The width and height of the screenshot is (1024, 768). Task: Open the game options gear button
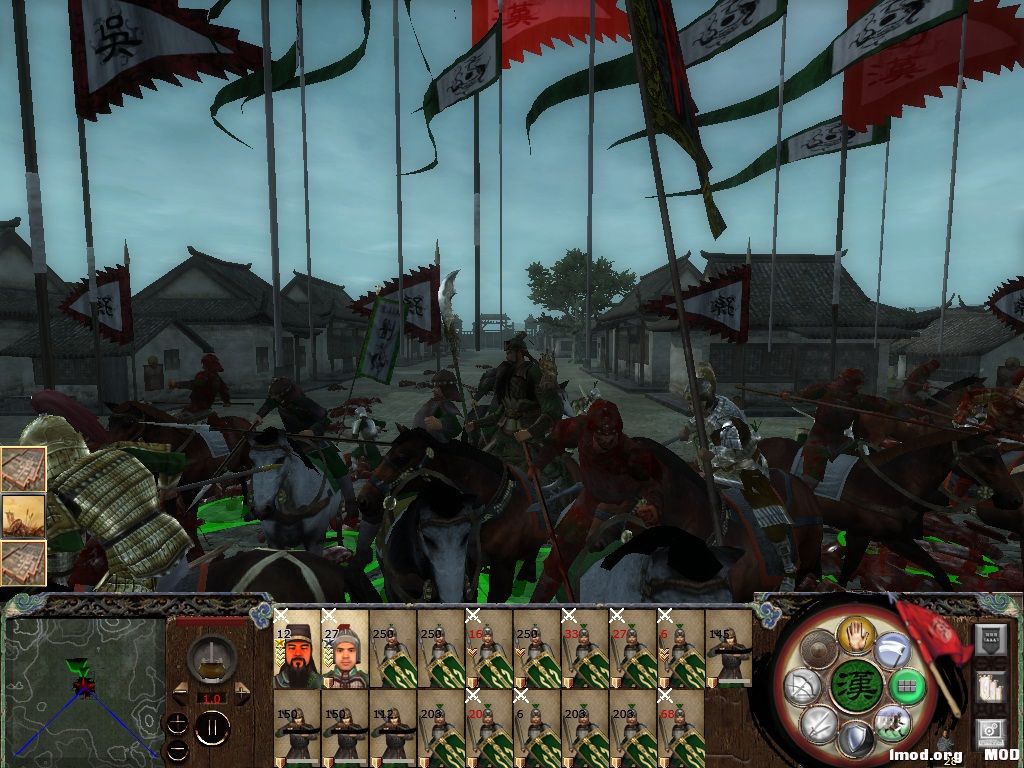[990, 733]
